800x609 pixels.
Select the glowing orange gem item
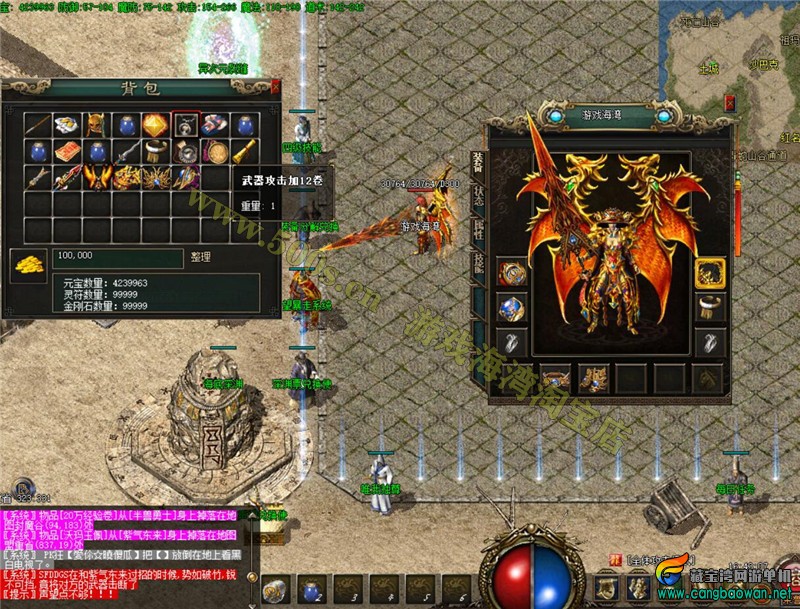click(154, 125)
